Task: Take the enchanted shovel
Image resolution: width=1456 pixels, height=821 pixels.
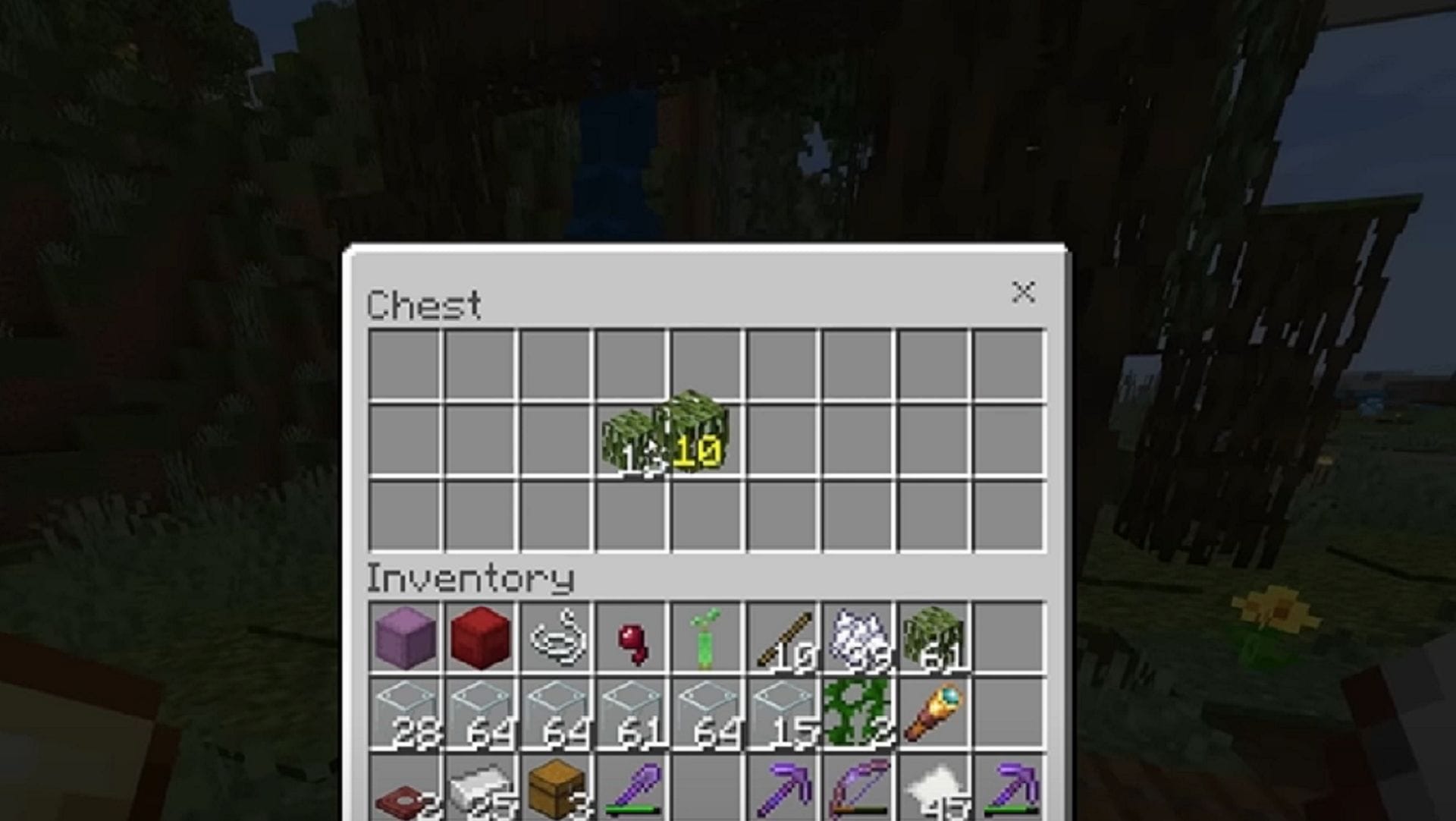Action: click(633, 793)
